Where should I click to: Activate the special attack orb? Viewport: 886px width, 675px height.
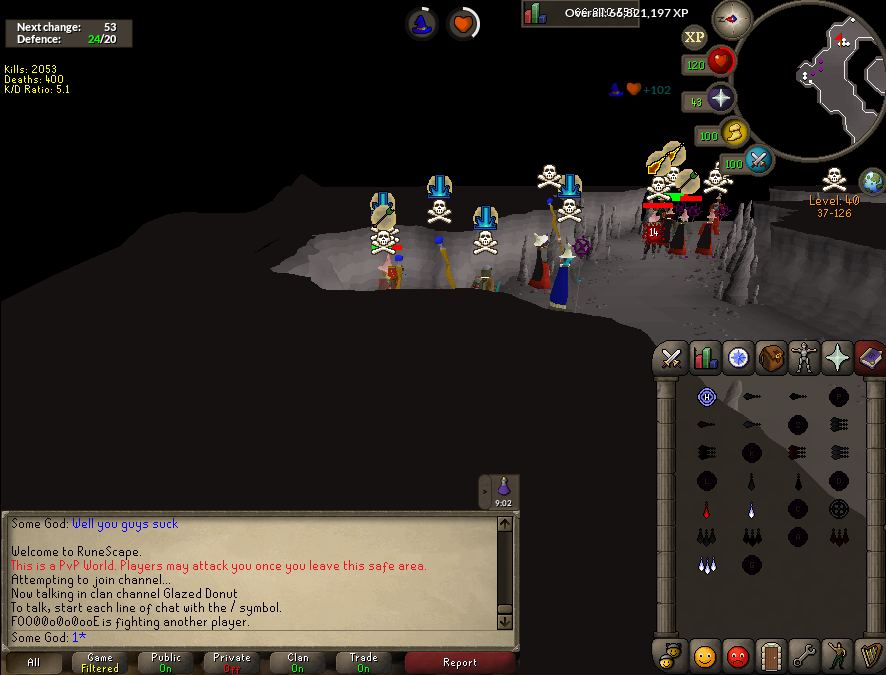point(758,159)
